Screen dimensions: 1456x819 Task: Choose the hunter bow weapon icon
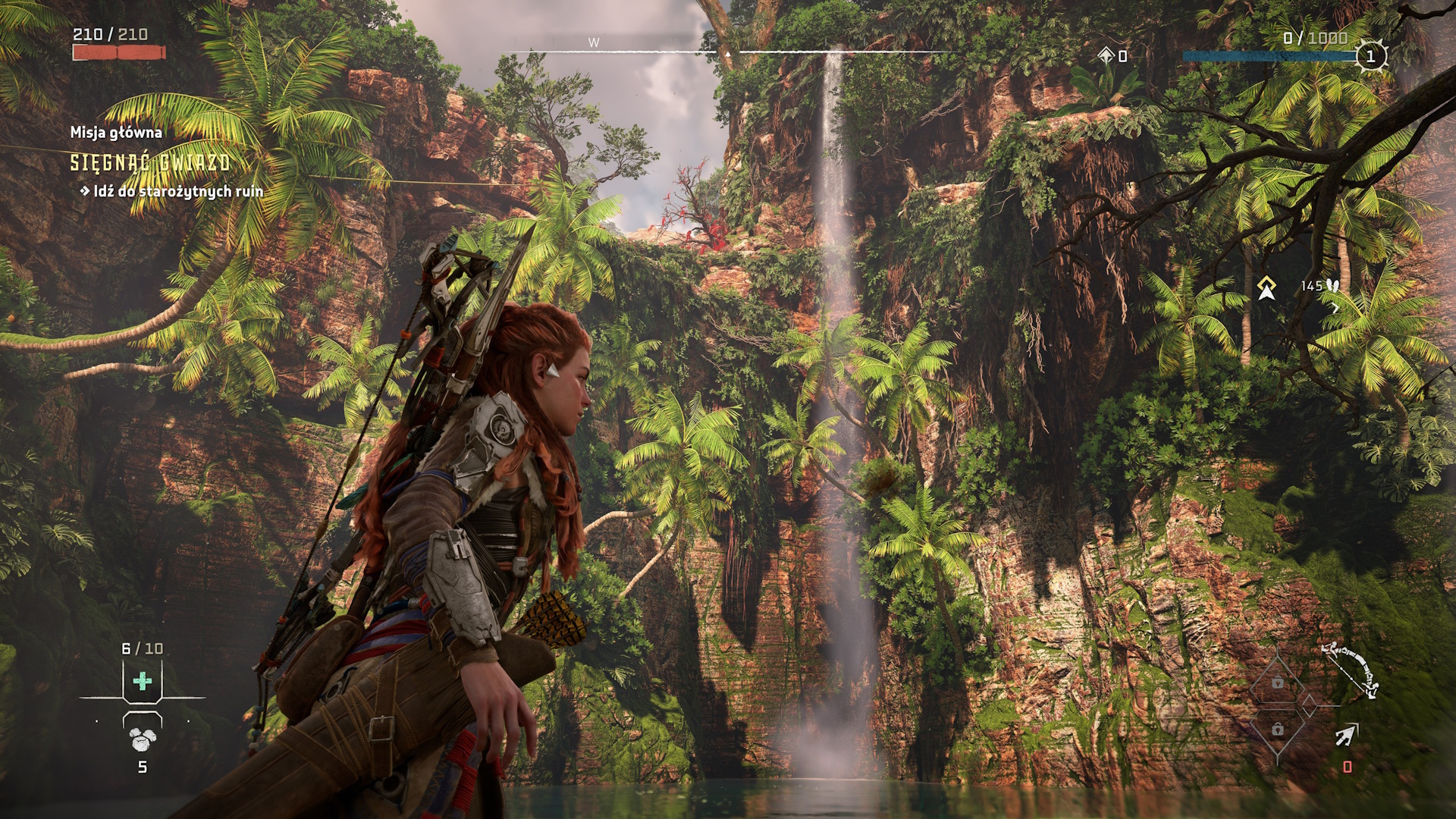[1350, 670]
